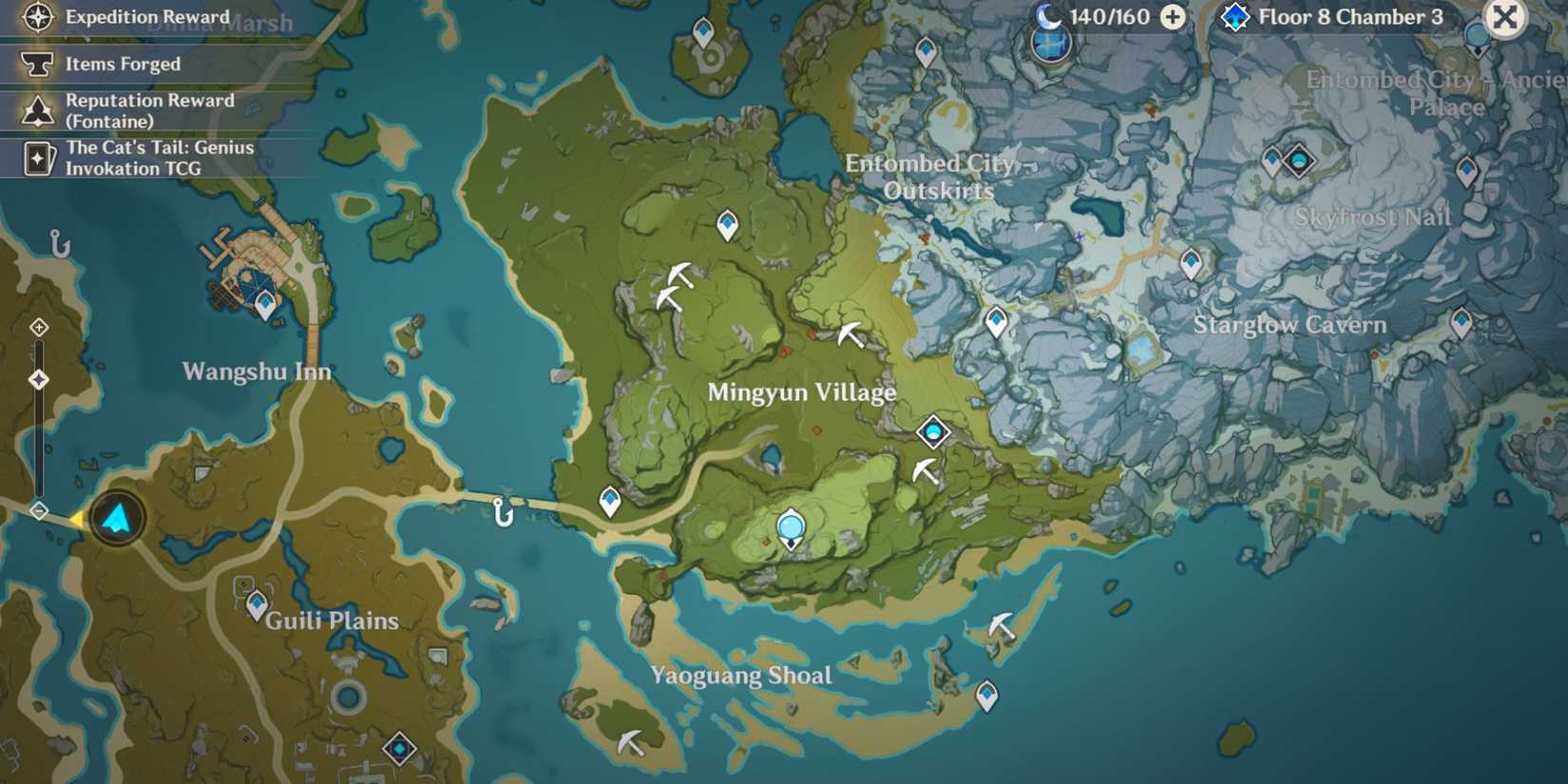
Task: Open the Items Forged notification entry
Action: point(122,64)
